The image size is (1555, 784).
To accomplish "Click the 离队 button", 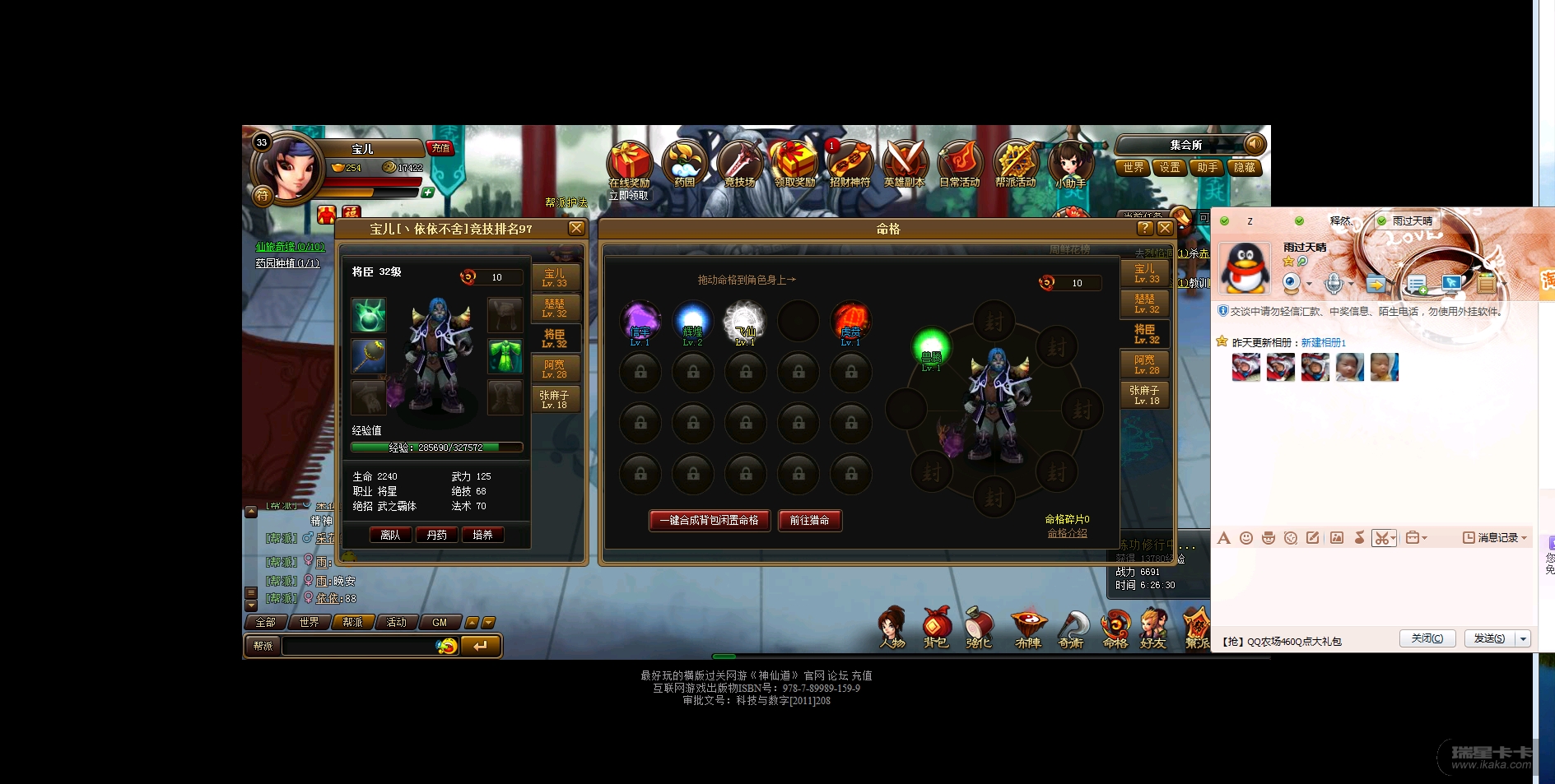I will coord(390,535).
